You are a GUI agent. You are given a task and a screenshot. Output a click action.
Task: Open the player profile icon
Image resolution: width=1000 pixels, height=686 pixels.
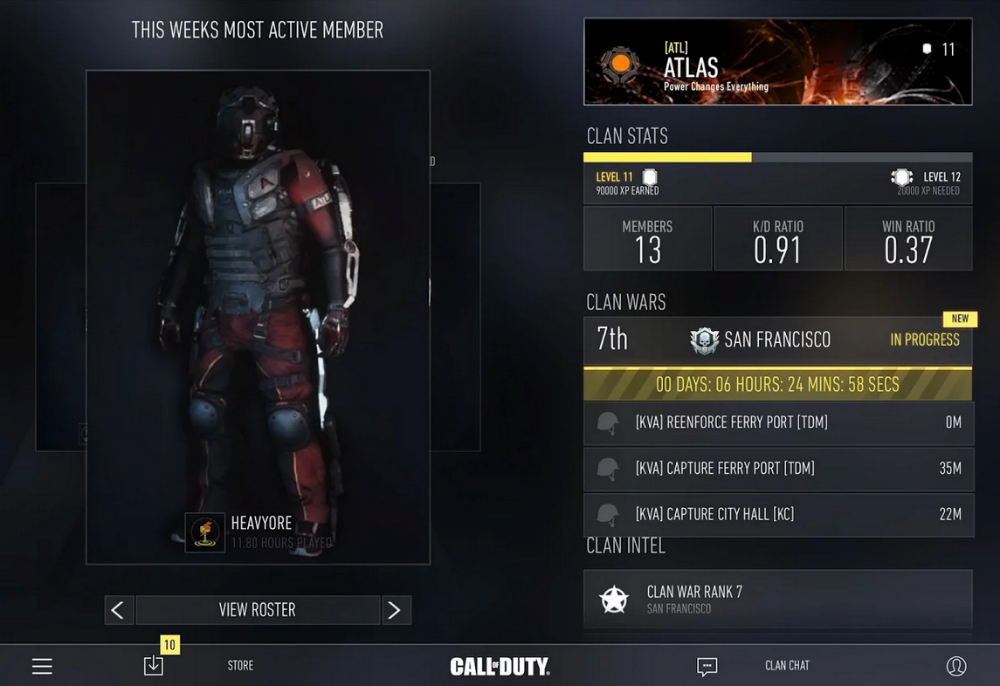[956, 666]
